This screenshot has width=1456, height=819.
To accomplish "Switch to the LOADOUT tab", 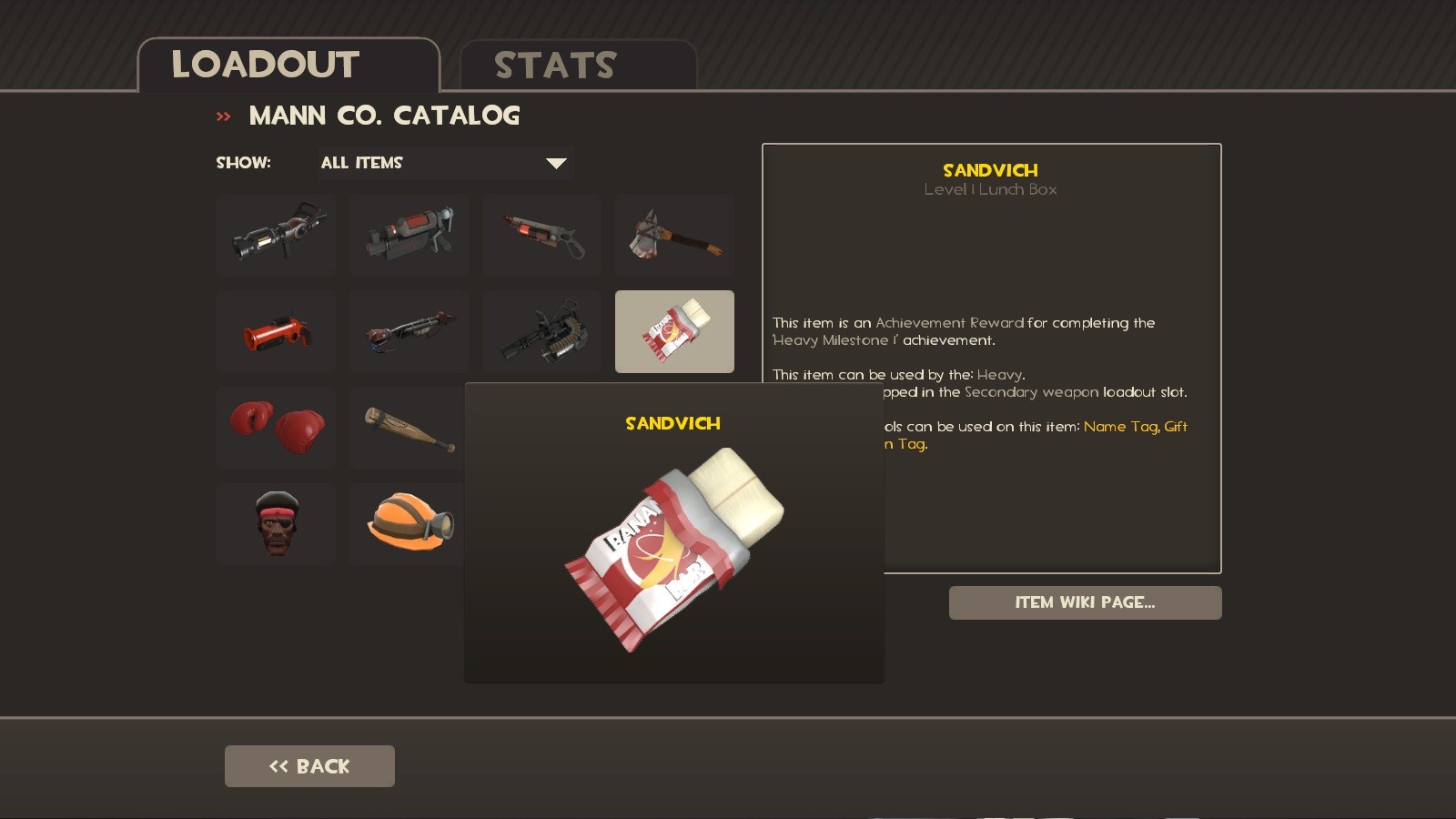I will (x=266, y=64).
